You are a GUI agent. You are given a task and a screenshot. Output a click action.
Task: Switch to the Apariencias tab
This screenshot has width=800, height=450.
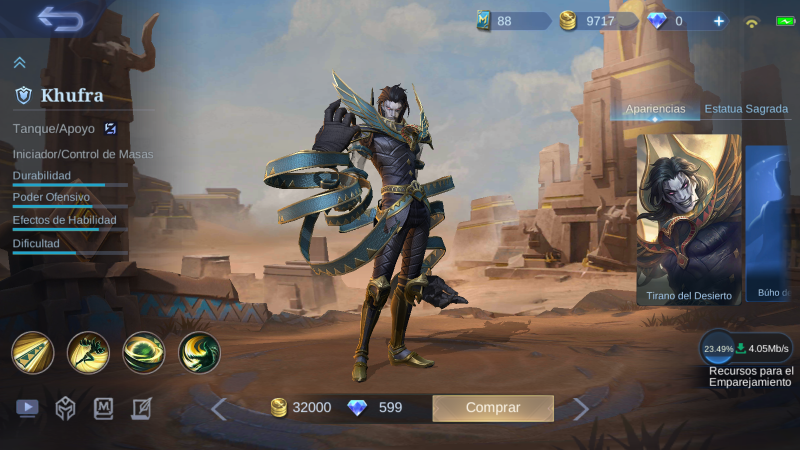[655, 108]
